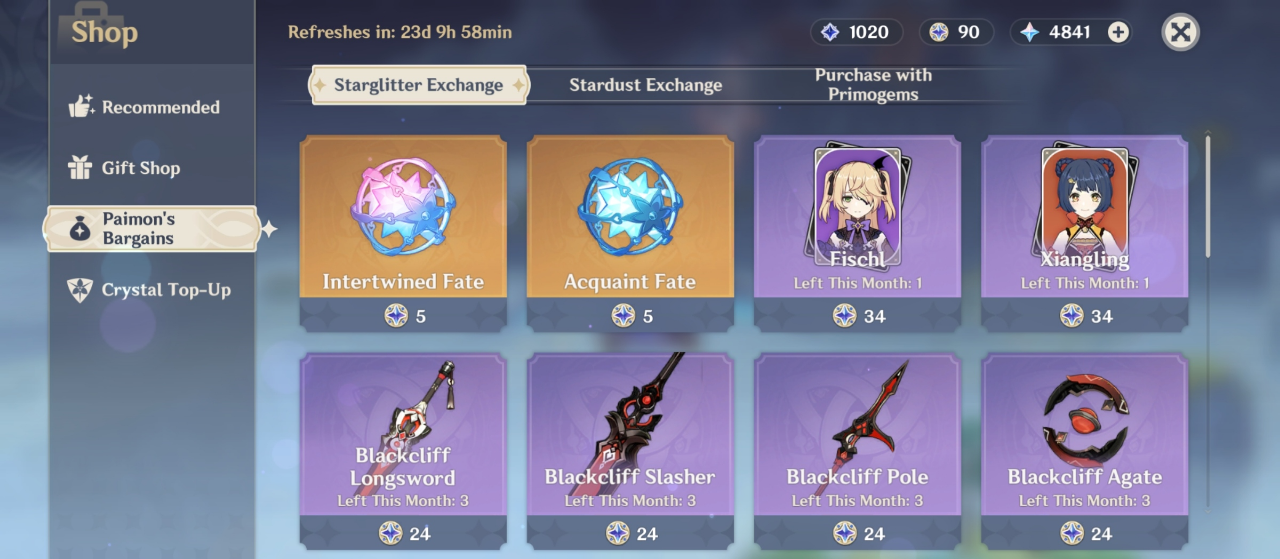This screenshot has width=1280, height=559.
Task: Open the Purchase with Primogems tab
Action: (873, 85)
